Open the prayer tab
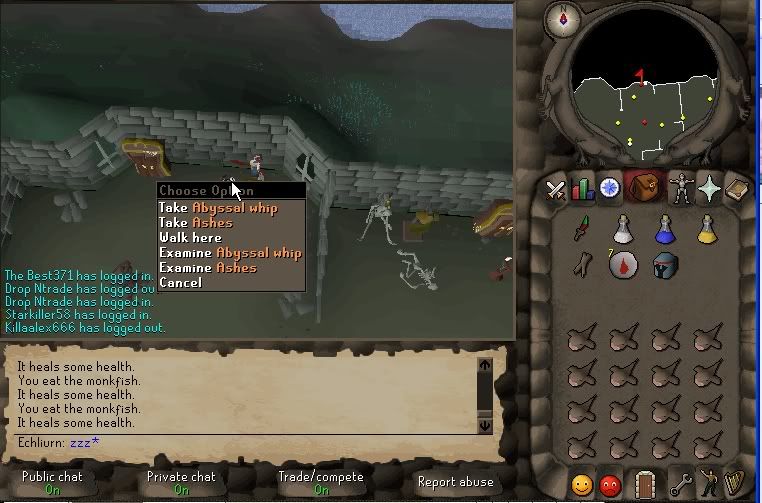The height and width of the screenshot is (503, 762). [x=710, y=188]
